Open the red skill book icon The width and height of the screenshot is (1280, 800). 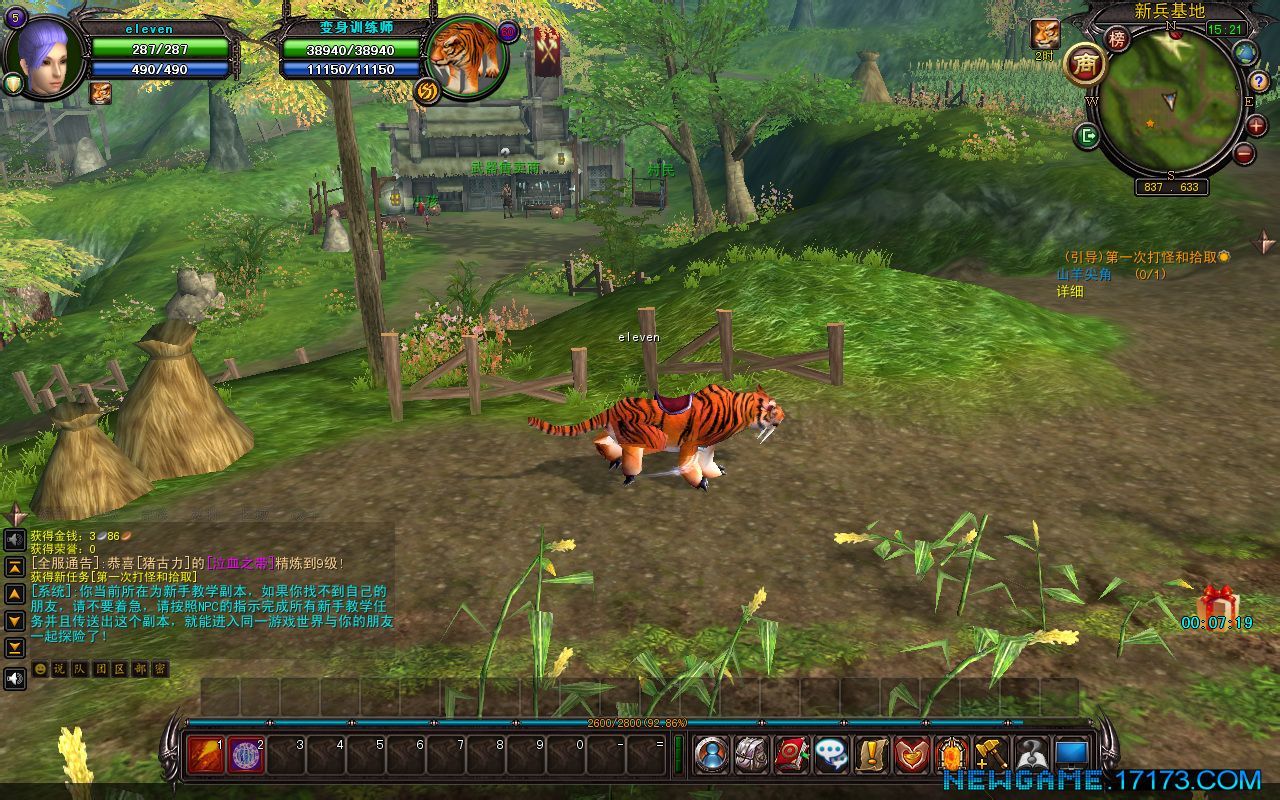791,754
